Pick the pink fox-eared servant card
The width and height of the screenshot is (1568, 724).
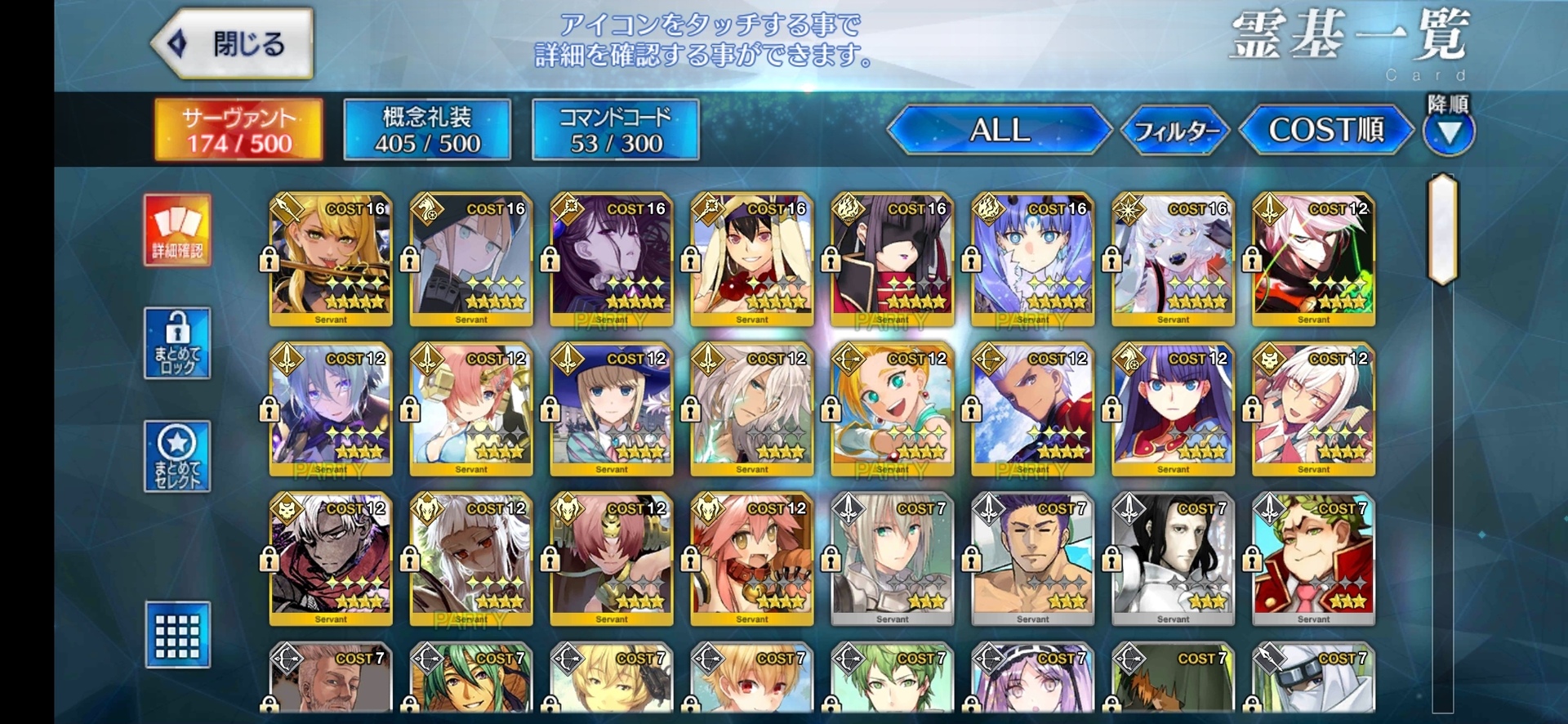click(752, 559)
